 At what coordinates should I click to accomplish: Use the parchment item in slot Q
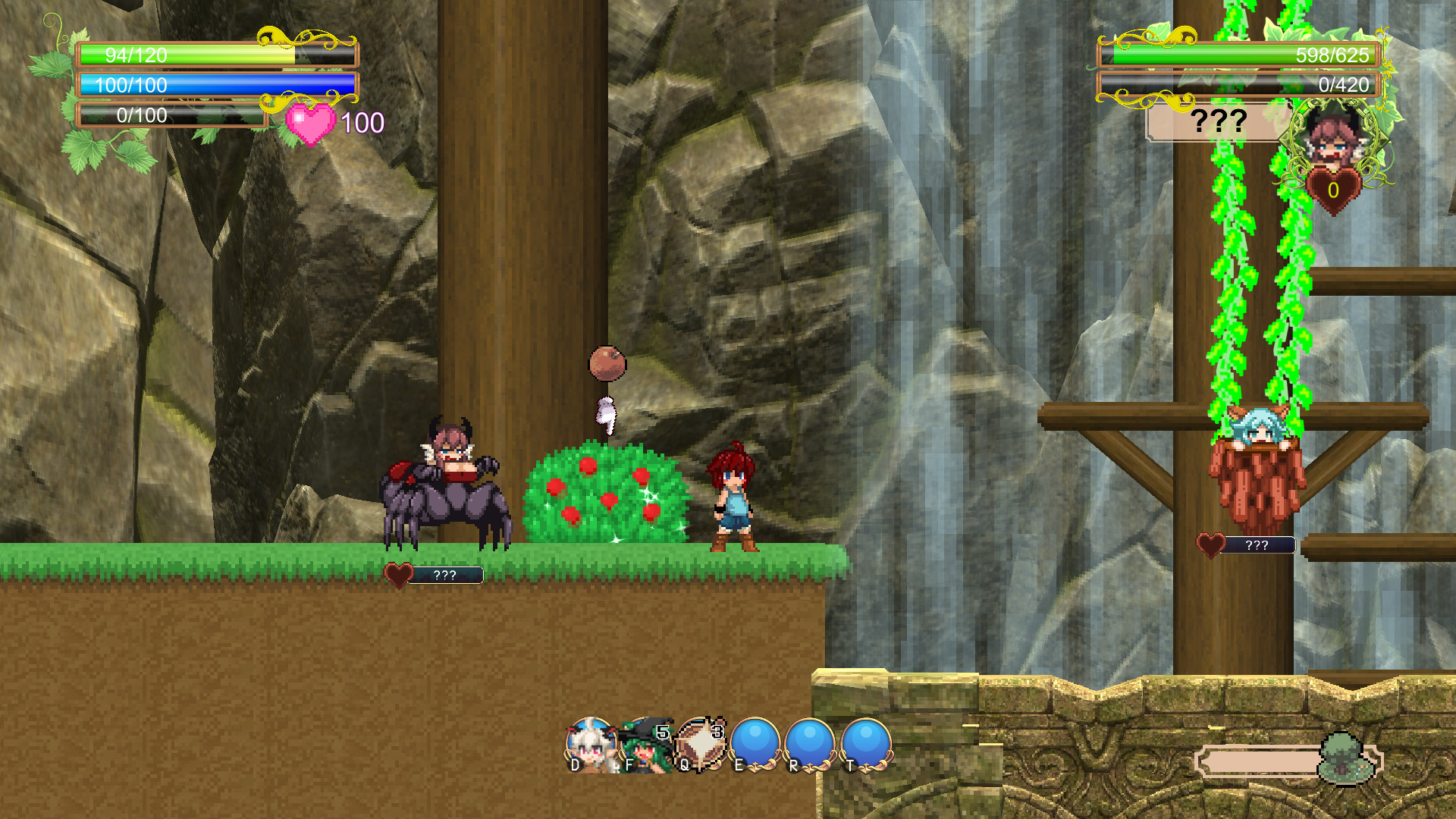(x=700, y=743)
